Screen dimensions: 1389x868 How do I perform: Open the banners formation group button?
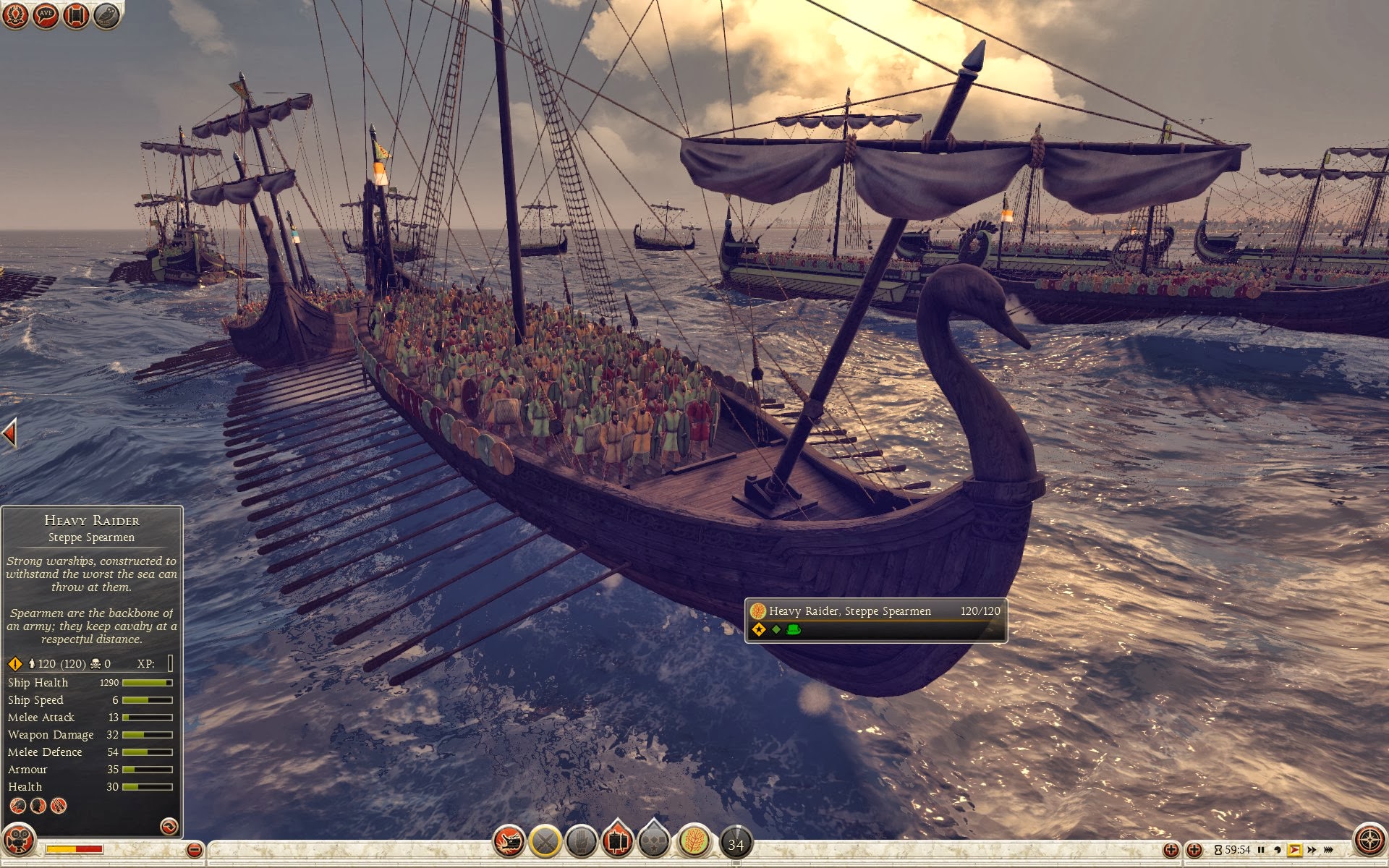pyautogui.click(x=617, y=841)
